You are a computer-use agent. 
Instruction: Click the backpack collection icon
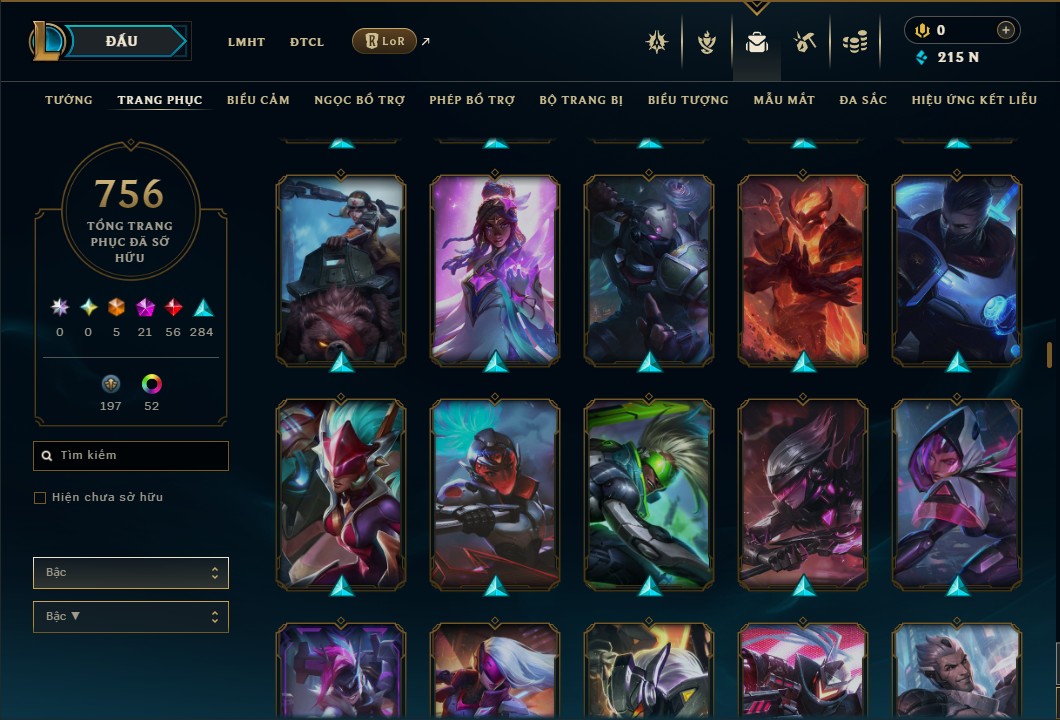[x=757, y=42]
